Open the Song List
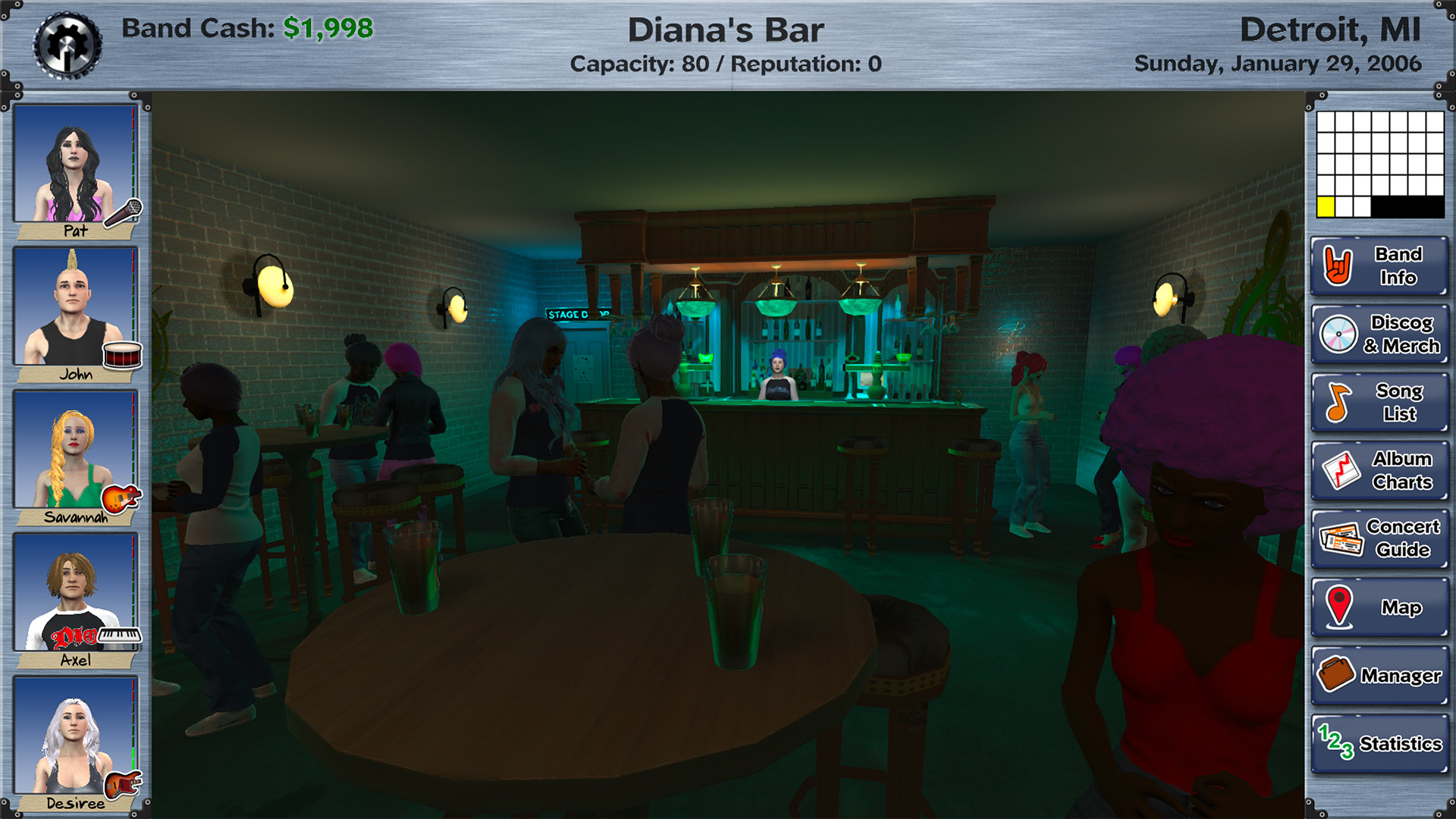 1379,402
